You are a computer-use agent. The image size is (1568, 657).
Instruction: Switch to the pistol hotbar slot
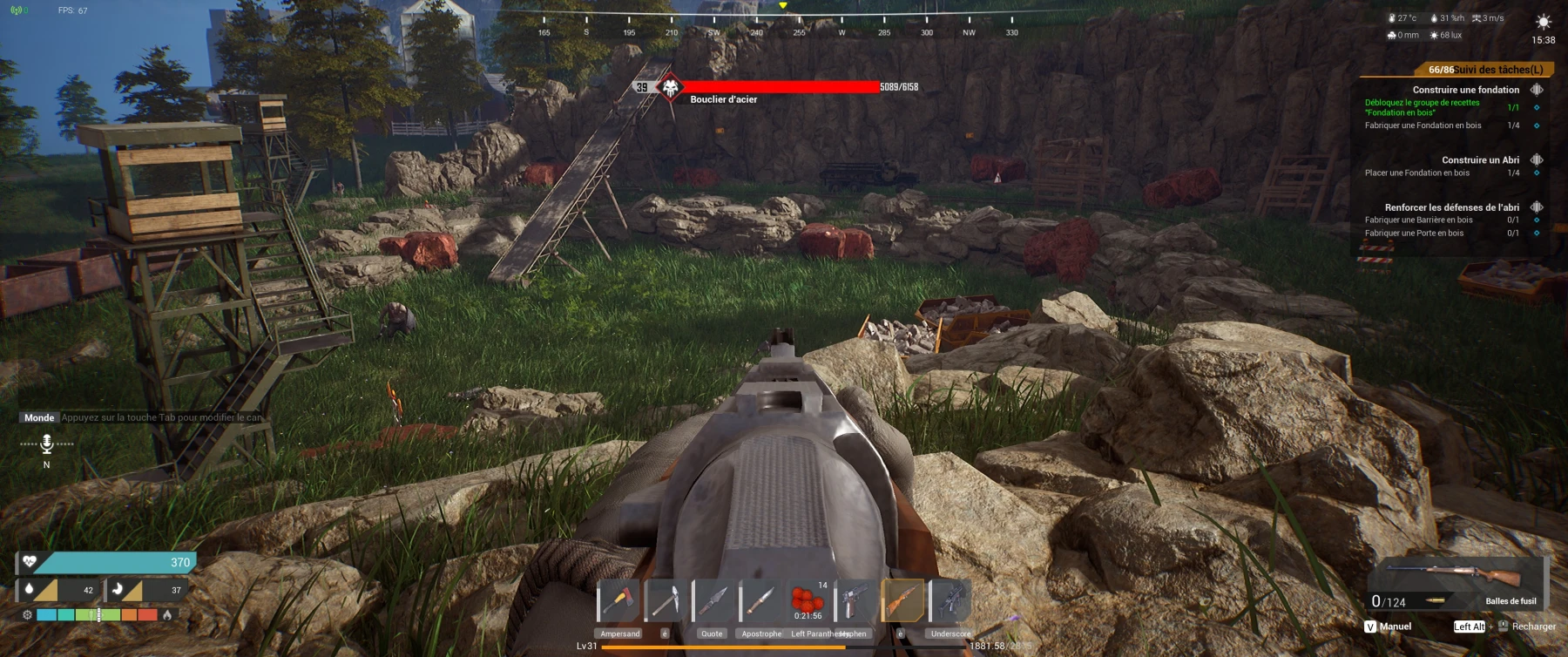(855, 601)
